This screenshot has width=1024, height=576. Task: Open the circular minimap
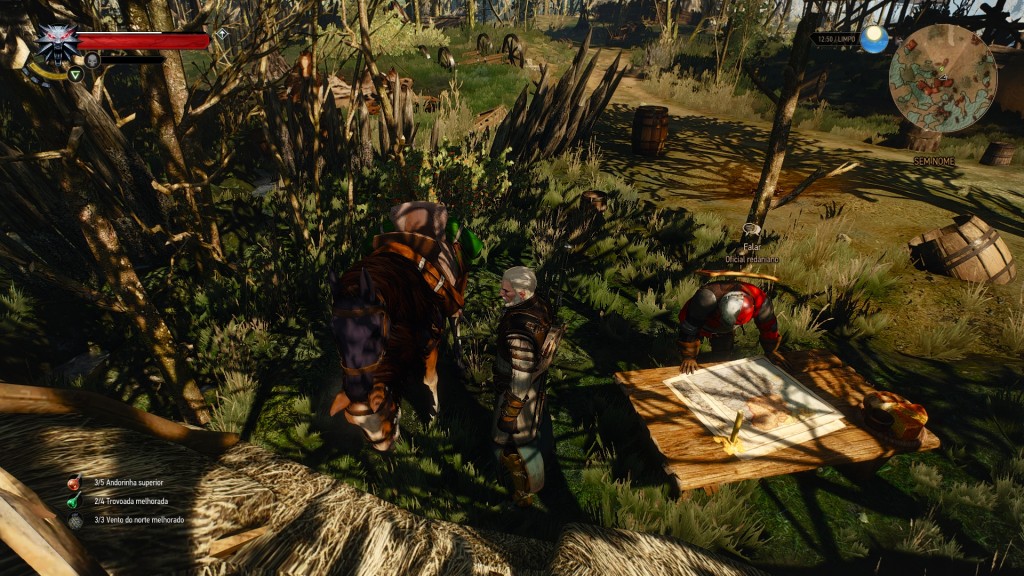pyautogui.click(x=942, y=78)
